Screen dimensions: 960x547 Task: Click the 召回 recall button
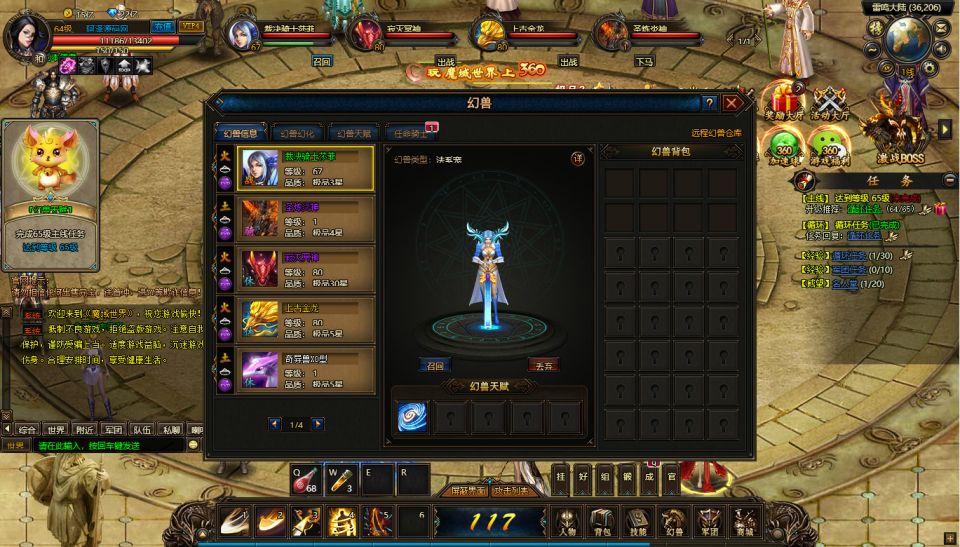pos(433,365)
